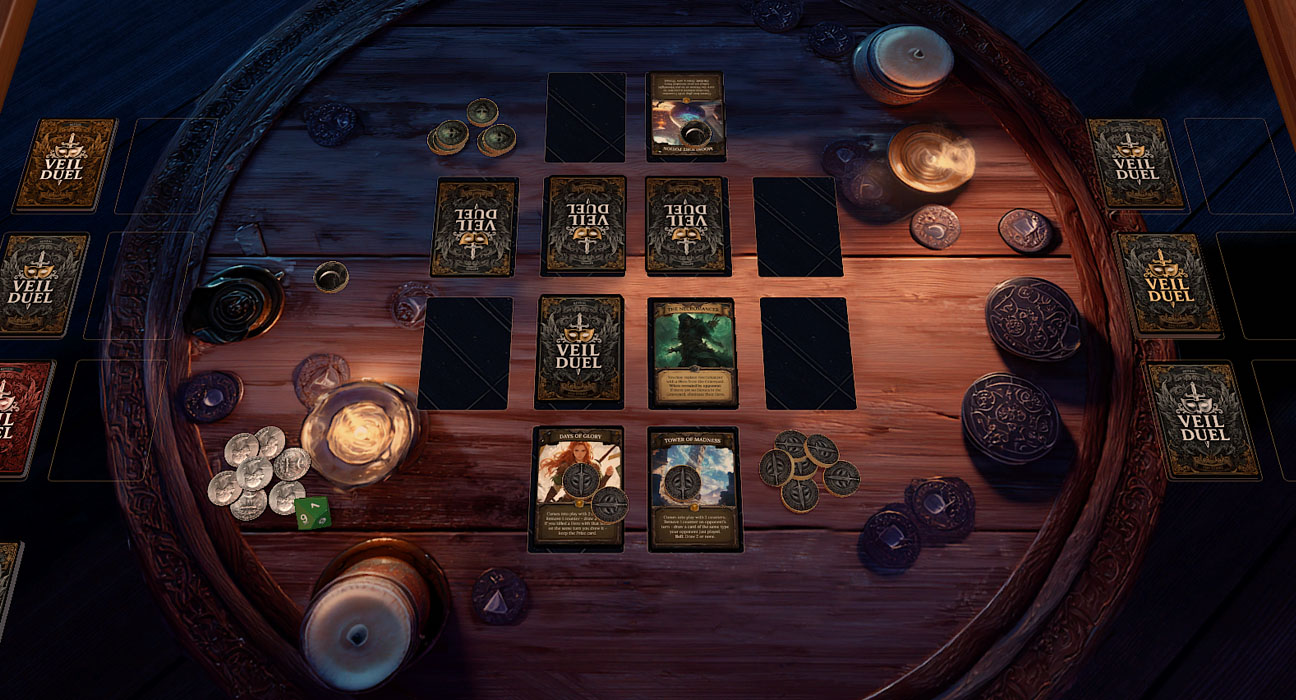Select the Days of Glory card

[578, 487]
